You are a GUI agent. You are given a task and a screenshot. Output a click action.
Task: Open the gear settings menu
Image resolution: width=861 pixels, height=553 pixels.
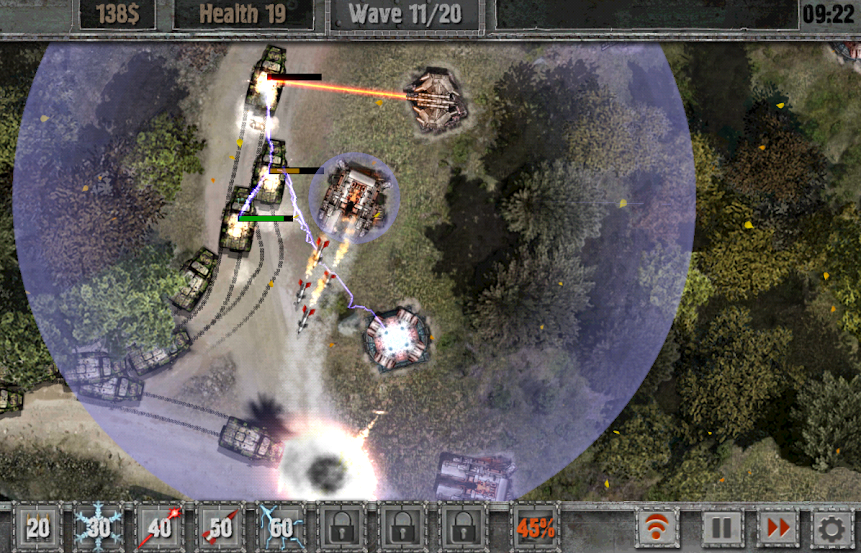click(831, 527)
